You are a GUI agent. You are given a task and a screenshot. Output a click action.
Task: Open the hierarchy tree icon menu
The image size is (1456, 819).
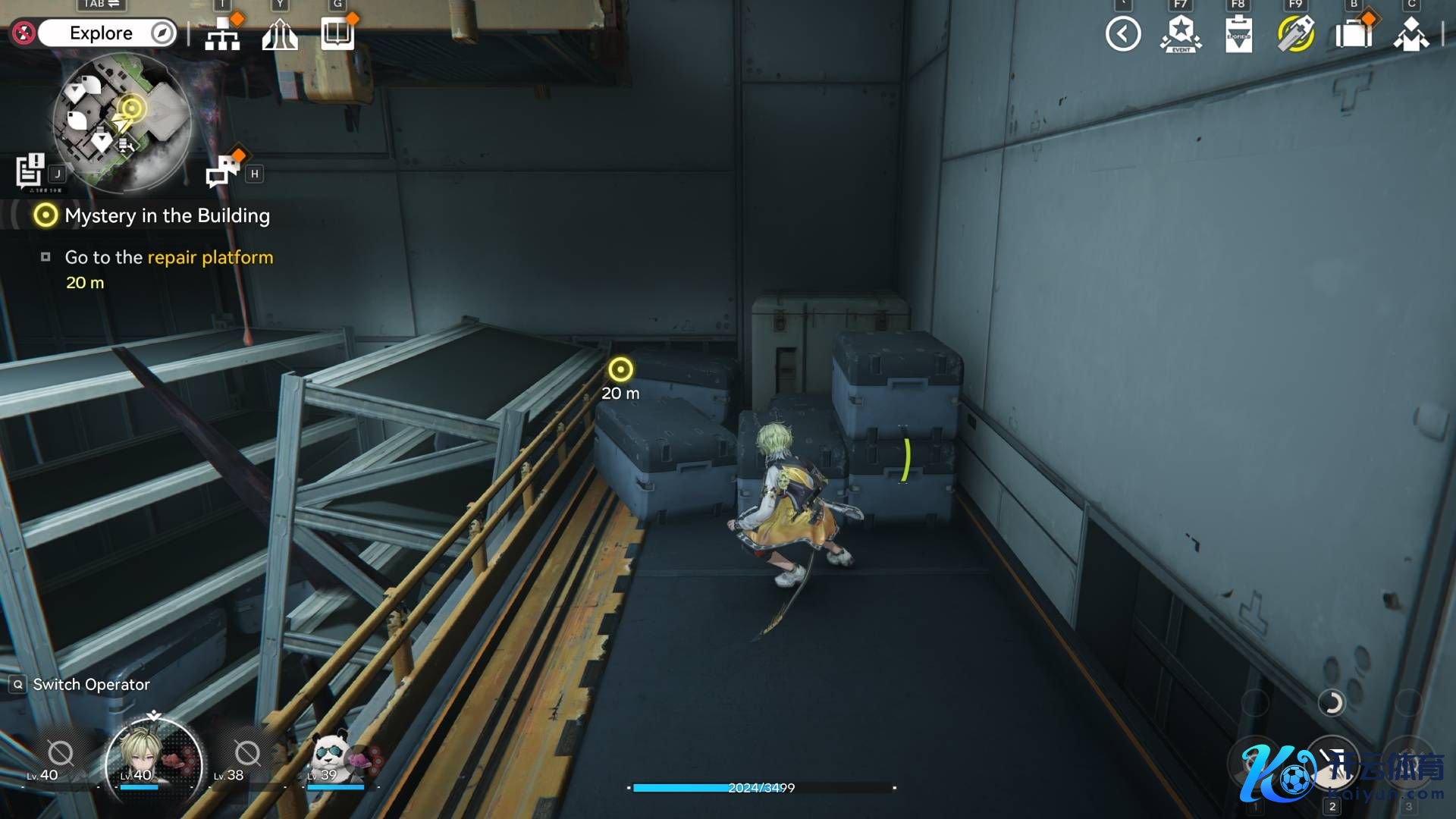tap(222, 34)
